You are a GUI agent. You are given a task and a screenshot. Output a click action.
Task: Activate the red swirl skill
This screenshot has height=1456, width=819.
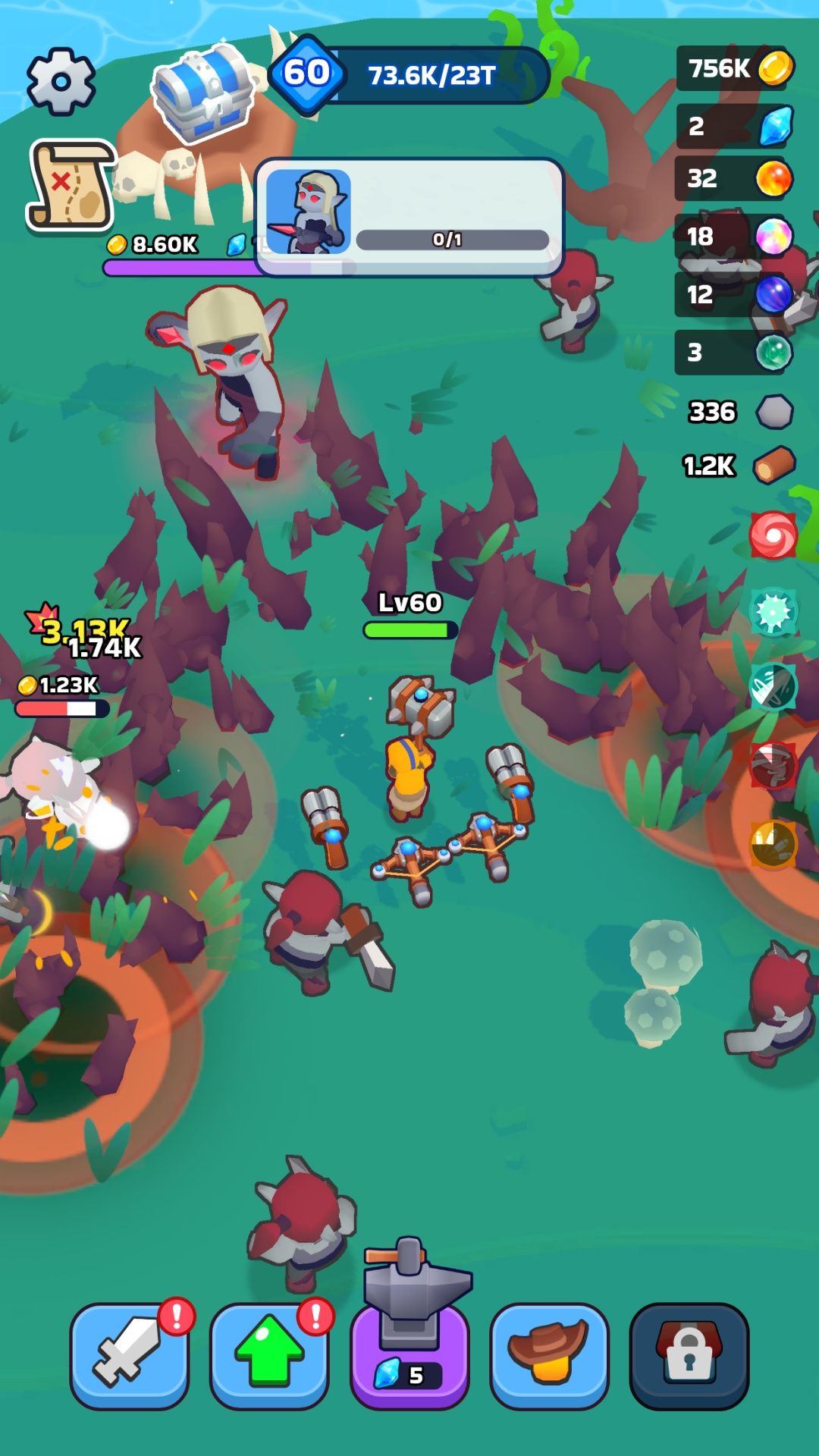773,535
